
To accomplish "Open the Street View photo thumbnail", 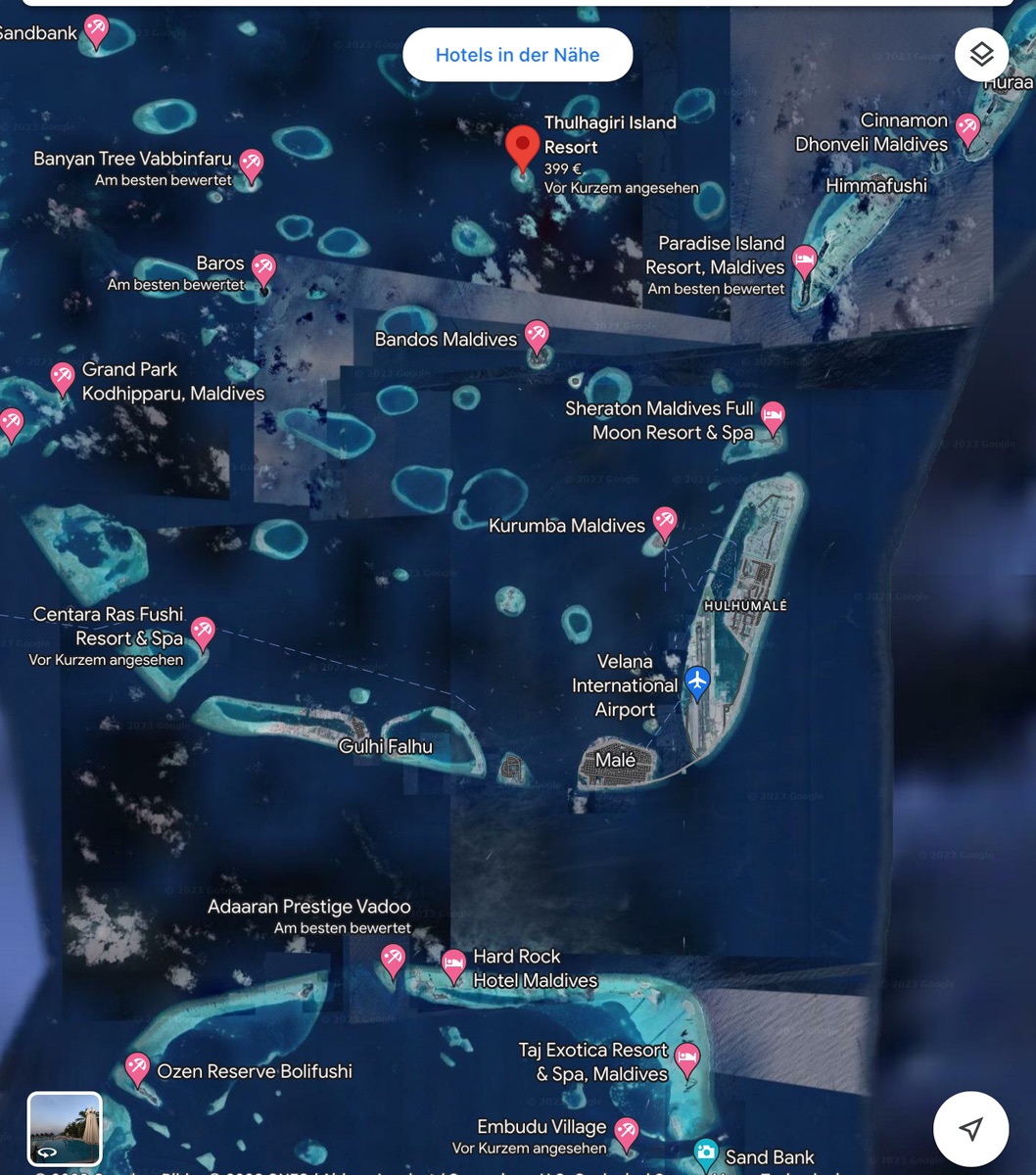I will pyautogui.click(x=65, y=1128).
